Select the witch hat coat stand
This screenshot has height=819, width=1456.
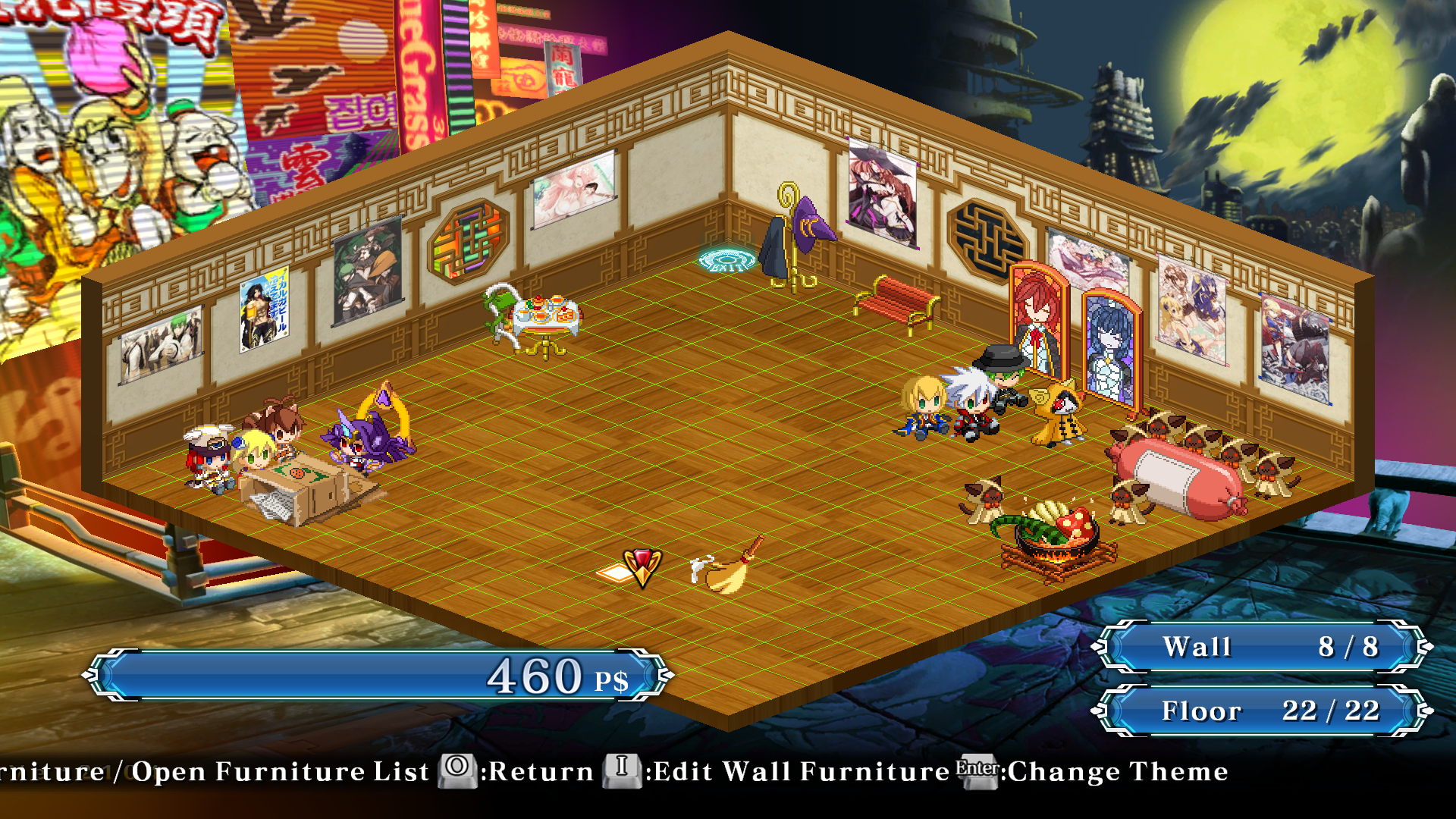click(795, 238)
